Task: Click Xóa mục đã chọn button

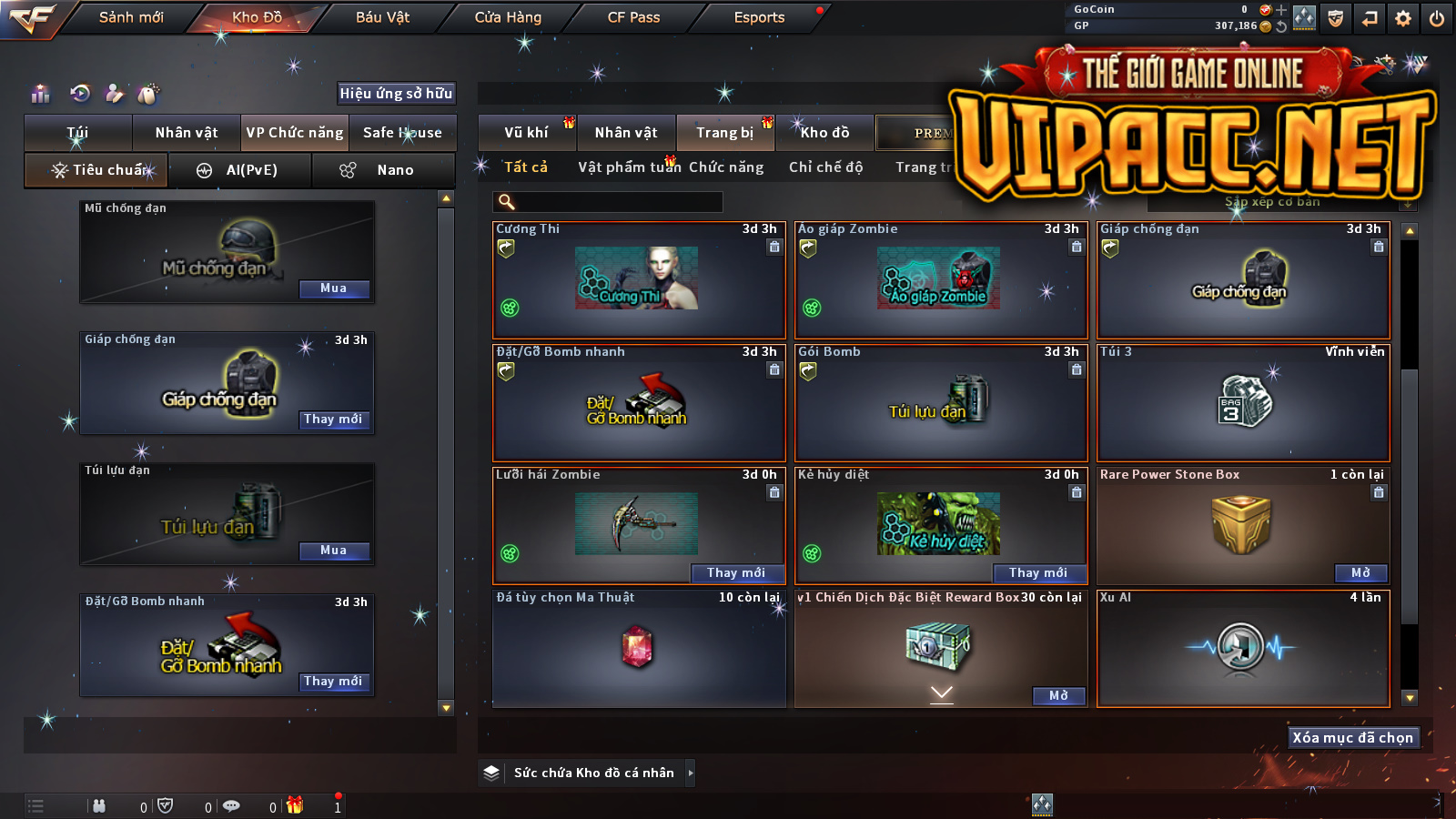Action: click(1352, 737)
